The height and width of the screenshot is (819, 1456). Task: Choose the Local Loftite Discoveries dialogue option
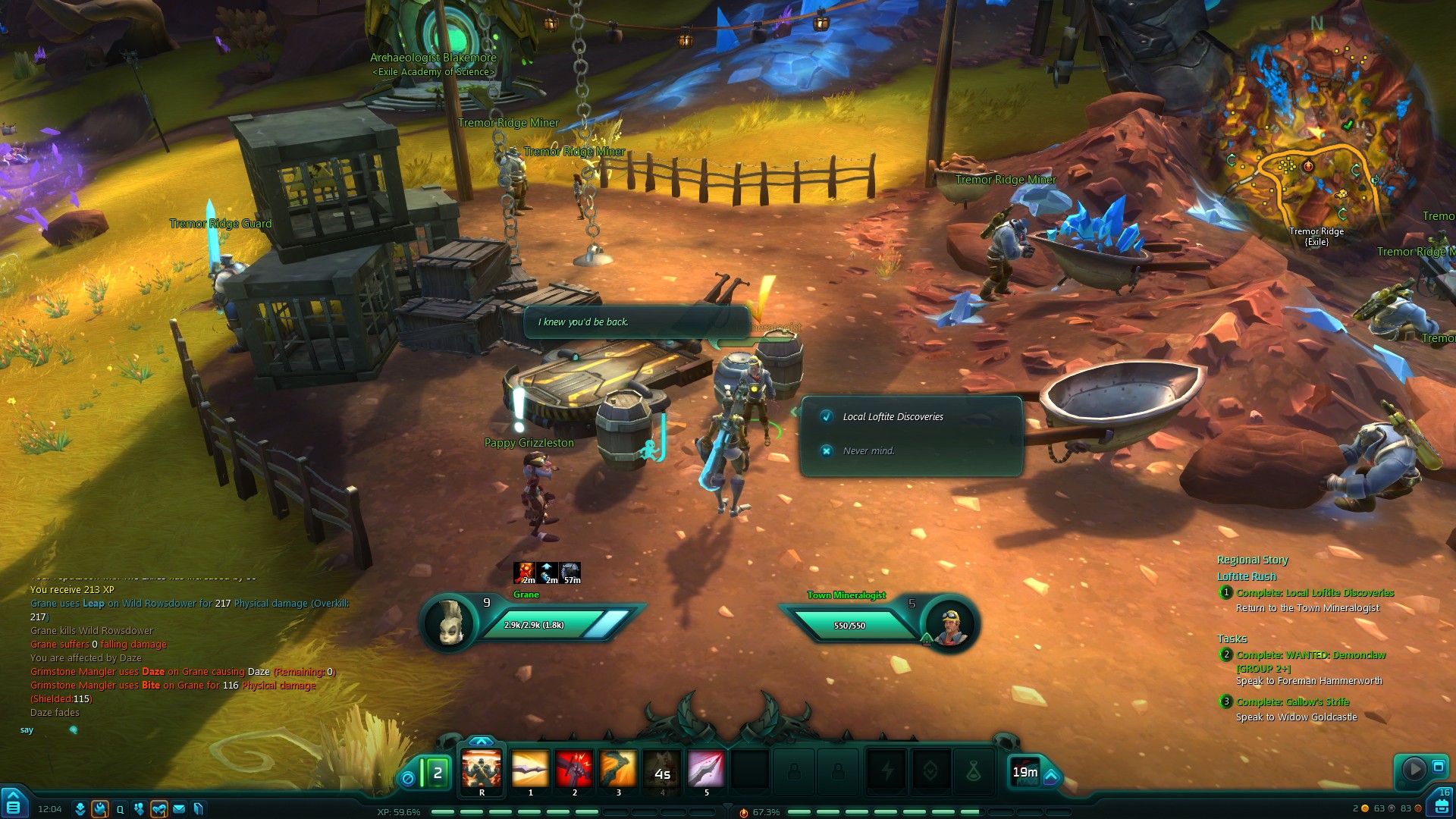click(893, 416)
